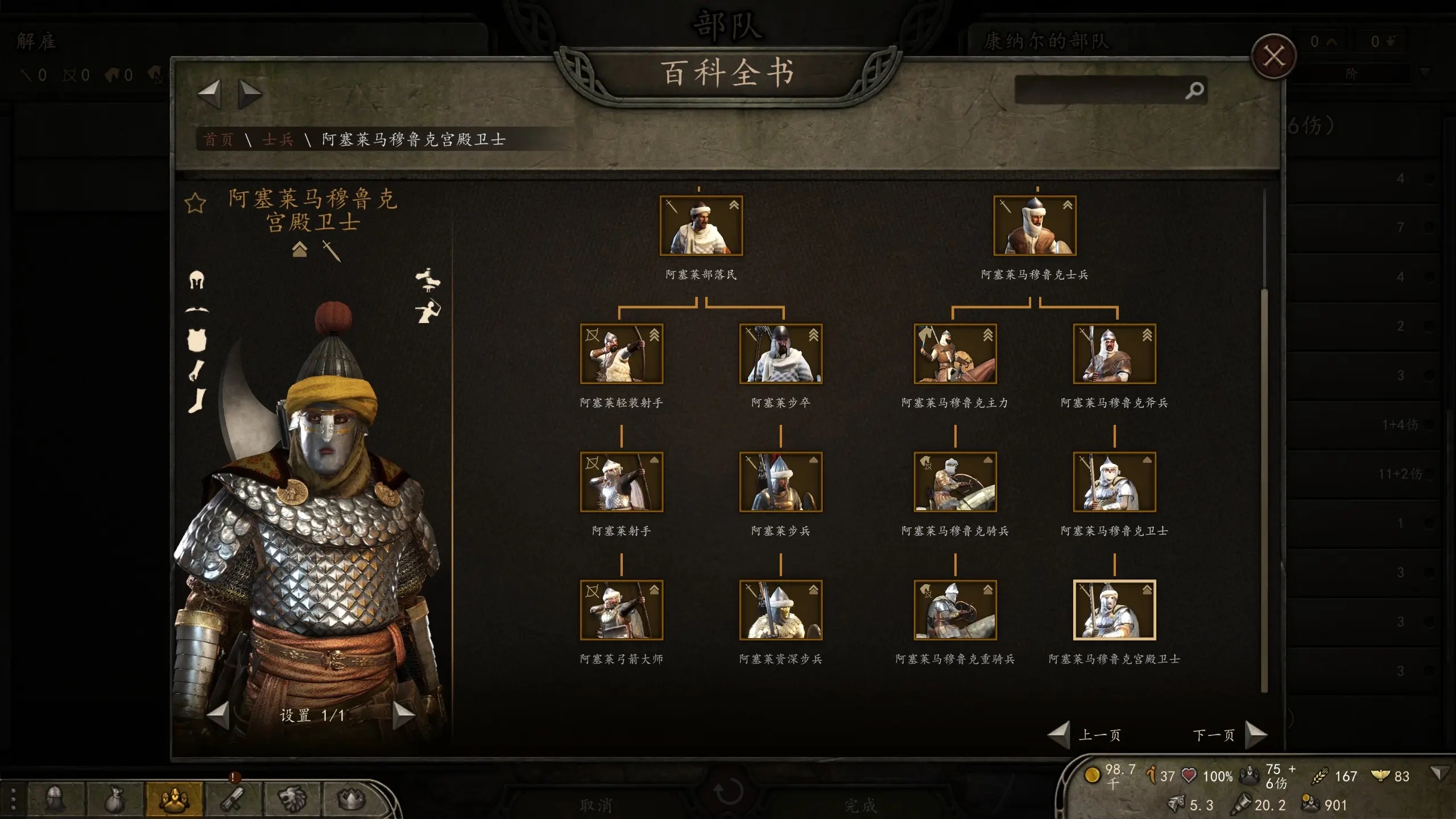Go back with the left history arrow
This screenshot has height=819, width=1456.
coord(209,94)
